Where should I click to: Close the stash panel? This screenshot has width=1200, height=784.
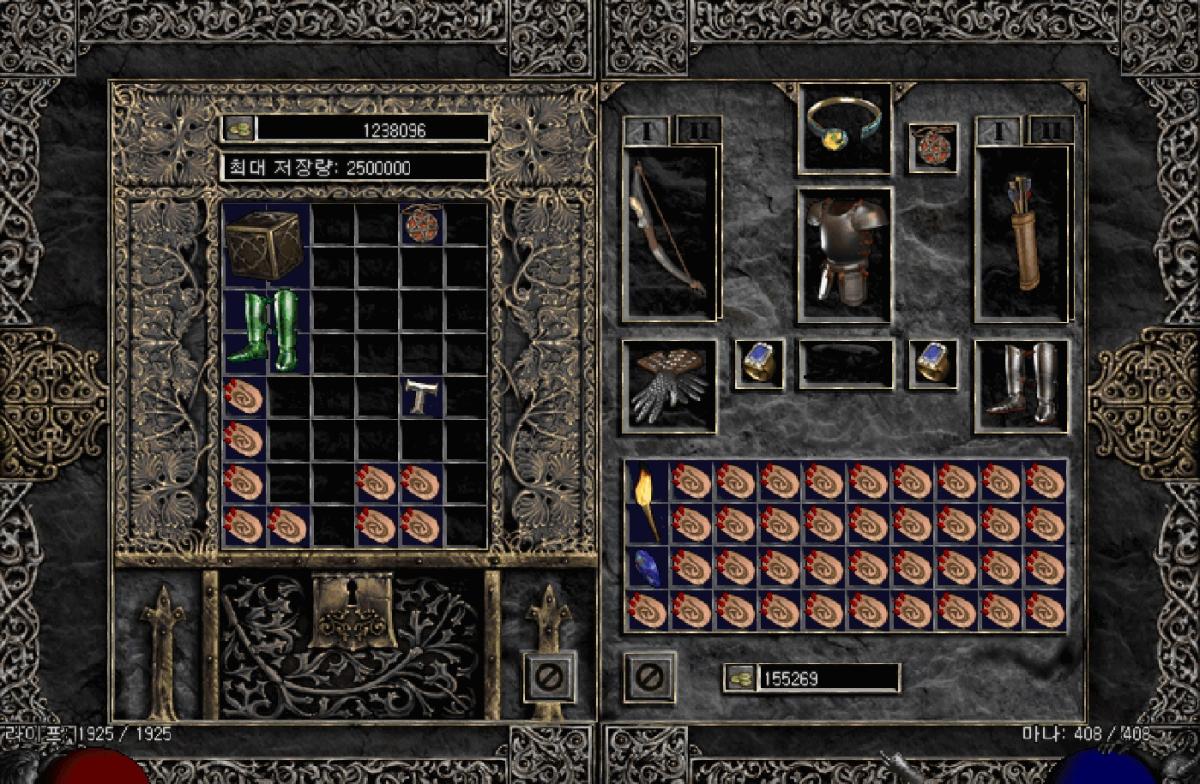coord(548,677)
